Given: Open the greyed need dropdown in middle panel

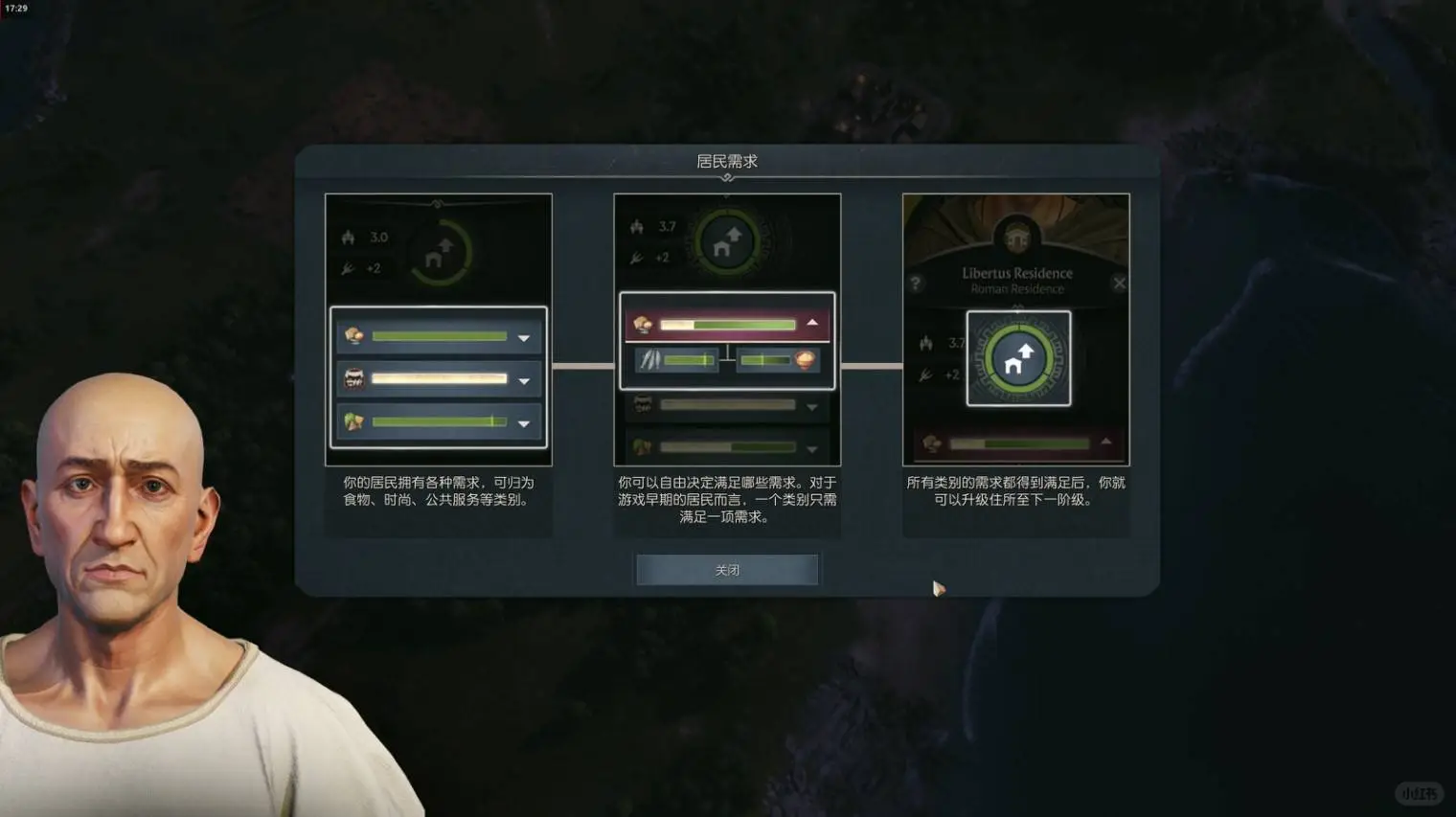Looking at the screenshot, I should (812, 405).
